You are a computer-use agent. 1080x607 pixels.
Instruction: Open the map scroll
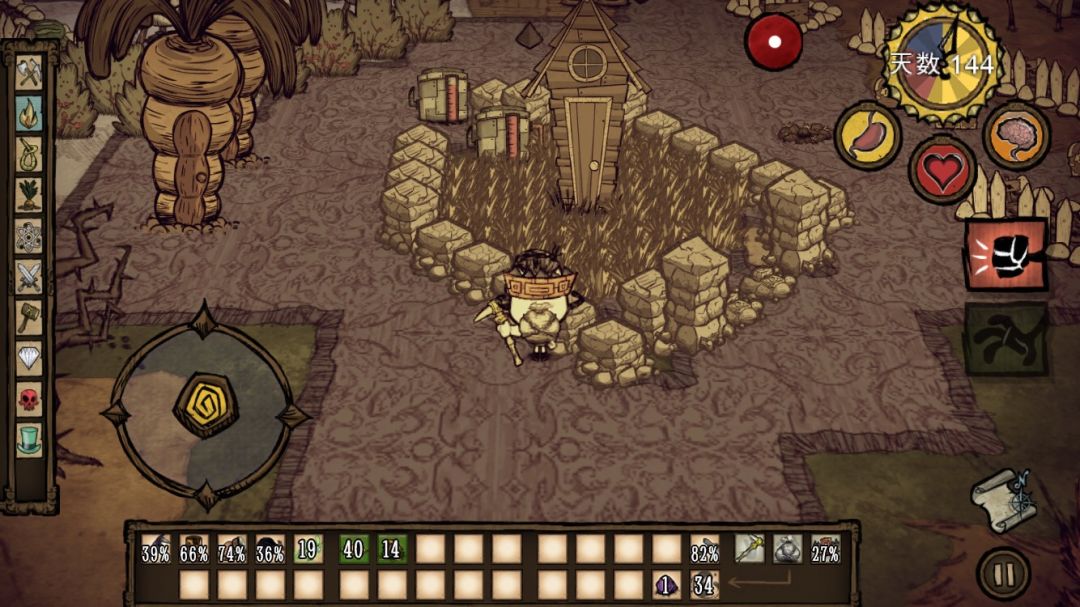click(1005, 498)
